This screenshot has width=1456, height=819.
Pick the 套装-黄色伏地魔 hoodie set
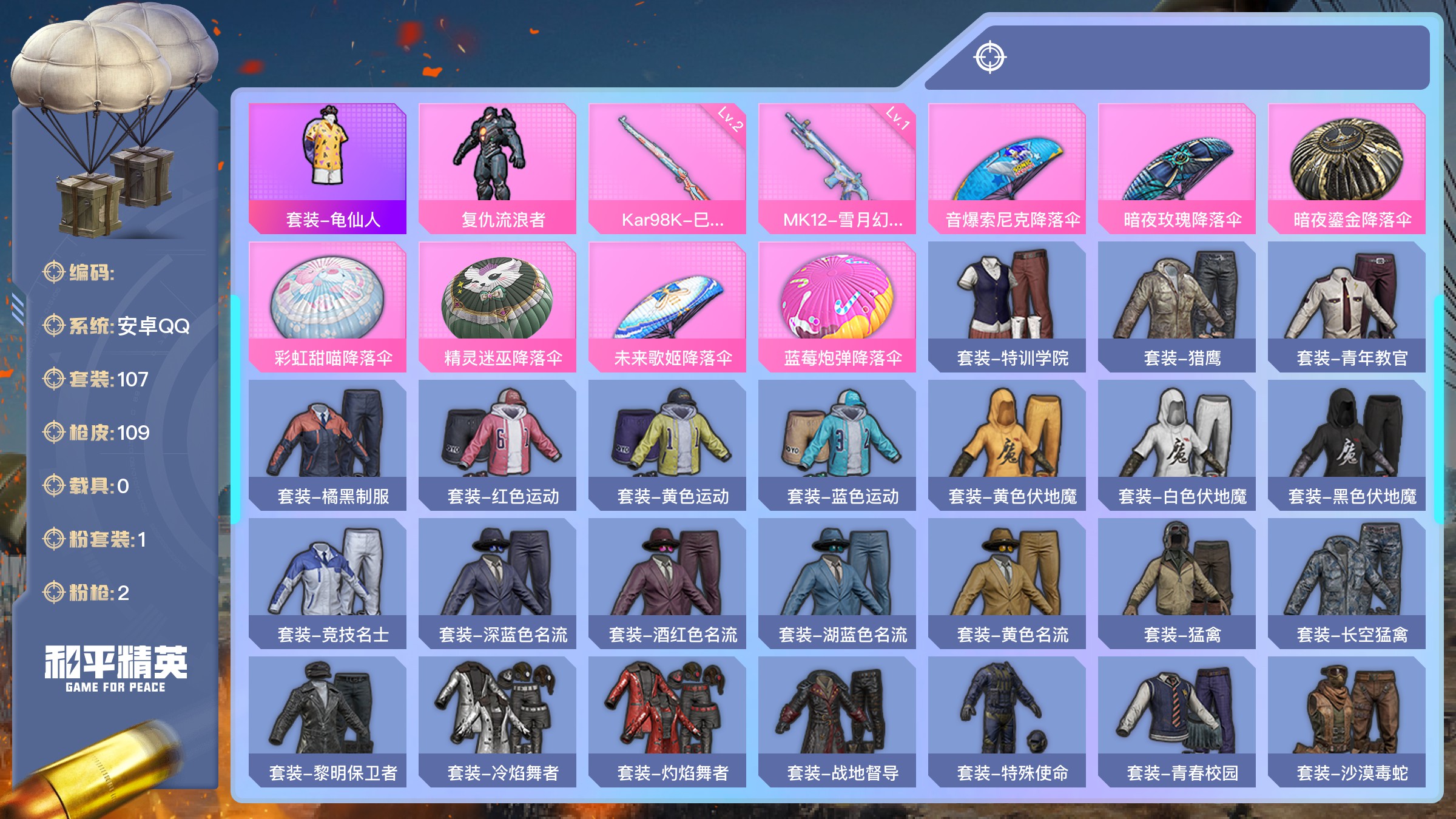[x=1007, y=445]
